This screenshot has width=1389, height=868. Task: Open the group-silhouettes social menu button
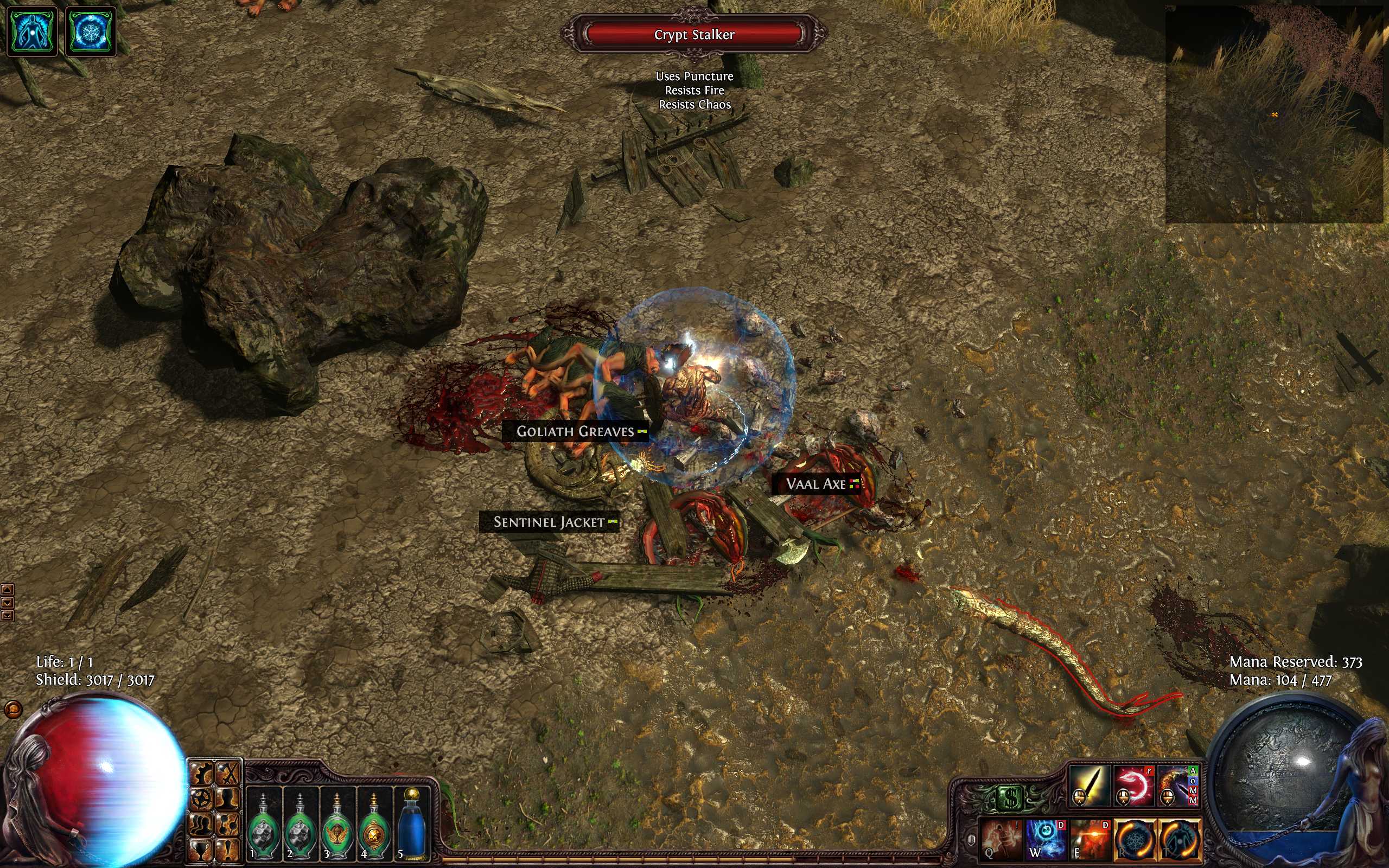tap(201, 824)
